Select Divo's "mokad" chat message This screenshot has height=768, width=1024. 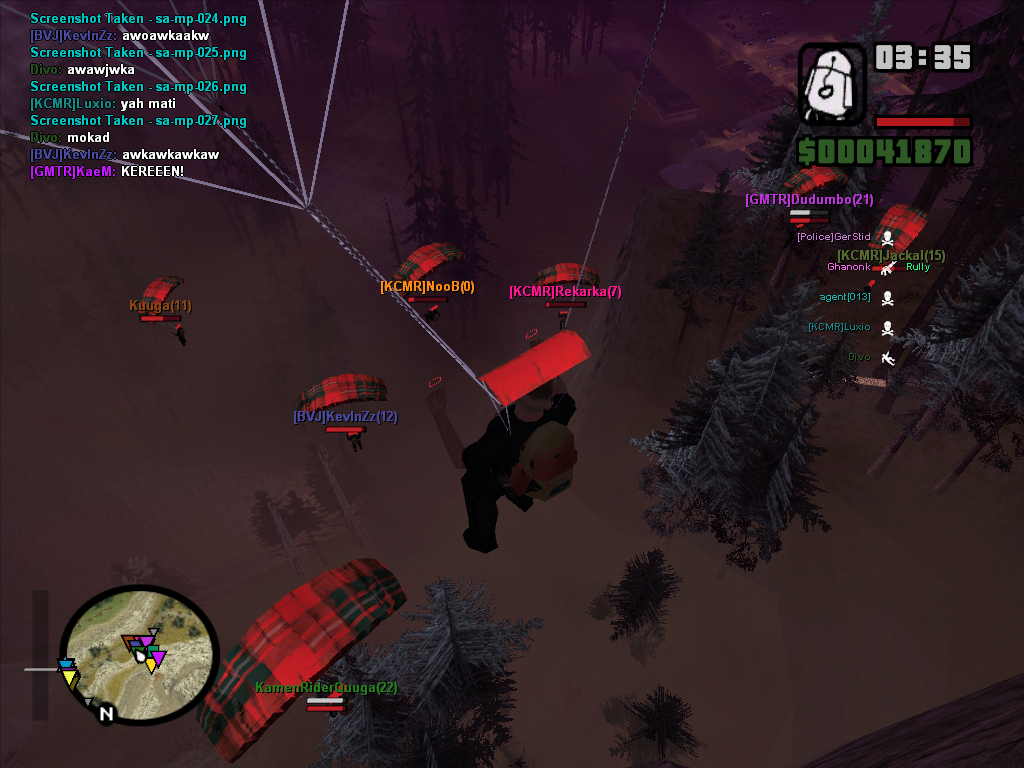(70, 138)
